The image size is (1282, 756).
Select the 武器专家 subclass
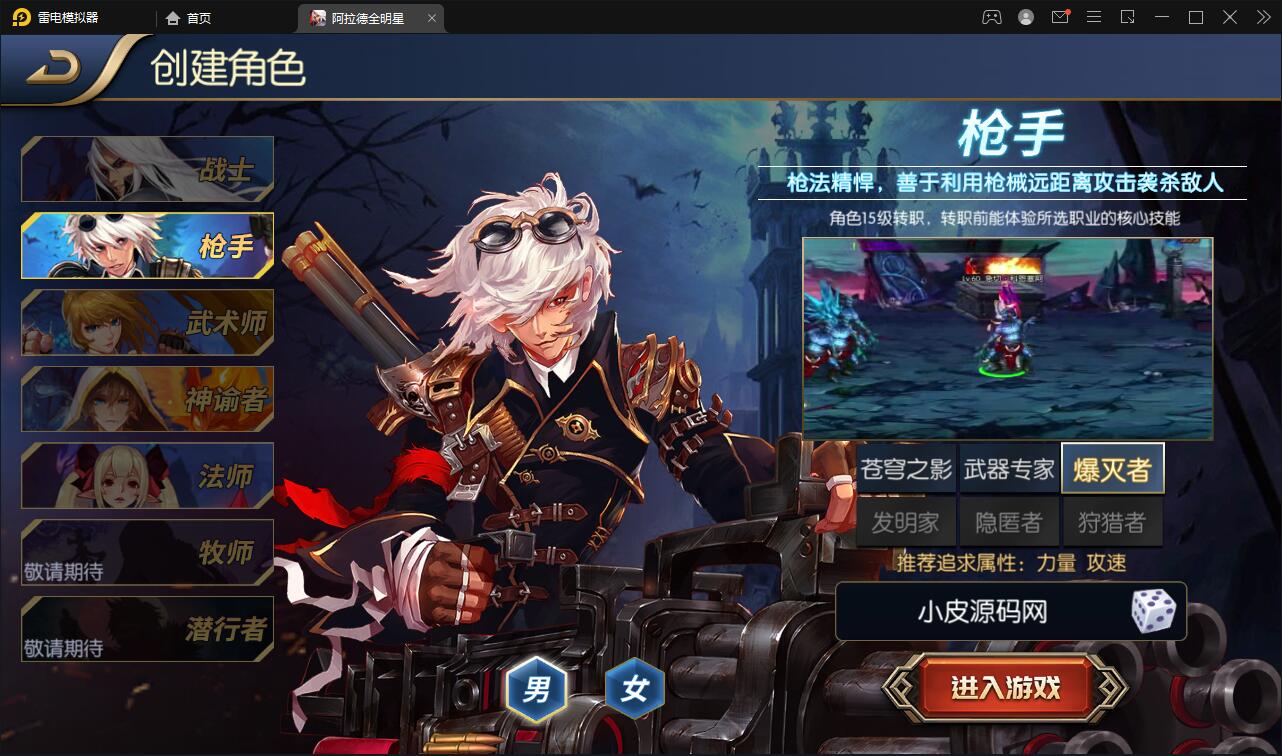tap(1010, 467)
